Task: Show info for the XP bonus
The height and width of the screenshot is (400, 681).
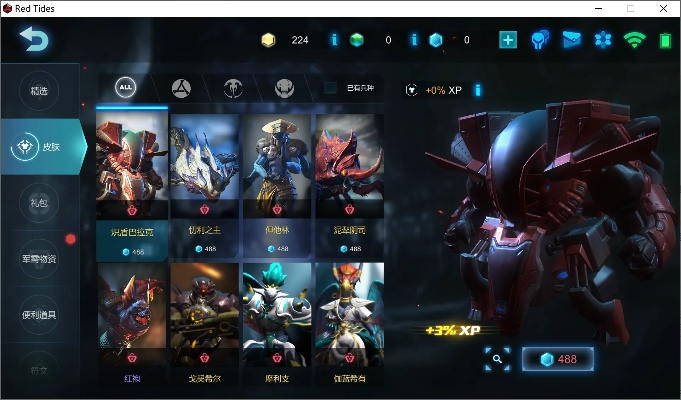Action: pyautogui.click(x=478, y=90)
